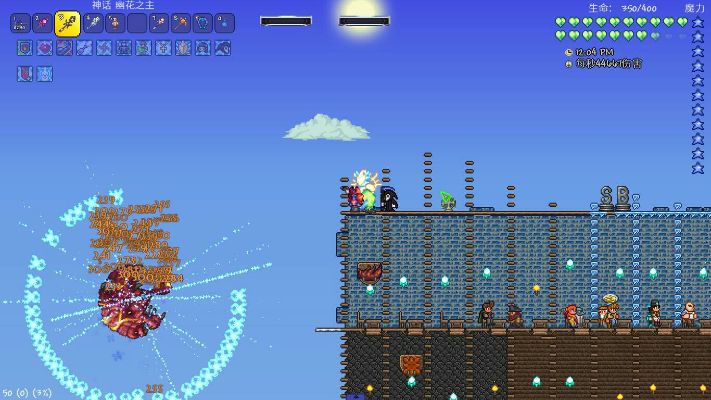Select the blue ring item in slot nine
The width and height of the screenshot is (711, 400).
click(202, 23)
